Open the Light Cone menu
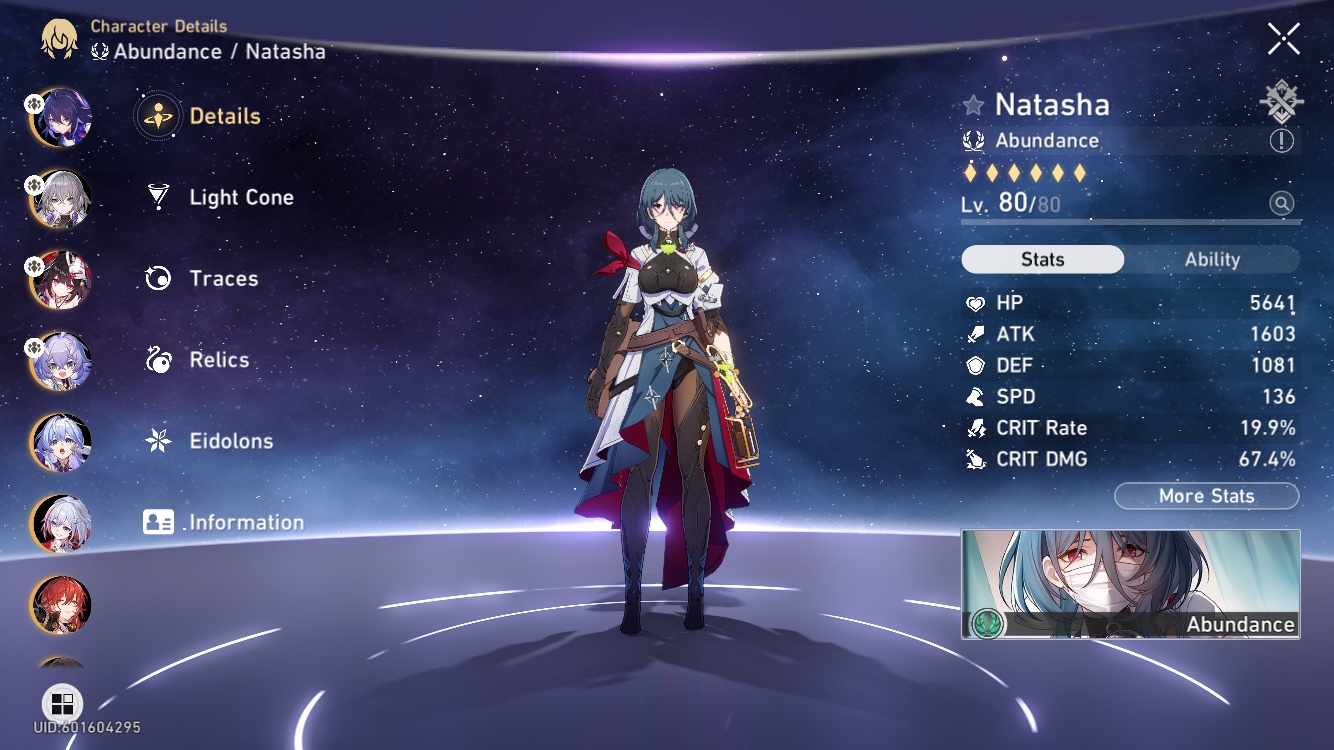Viewport: 1334px width, 750px height. [x=241, y=197]
